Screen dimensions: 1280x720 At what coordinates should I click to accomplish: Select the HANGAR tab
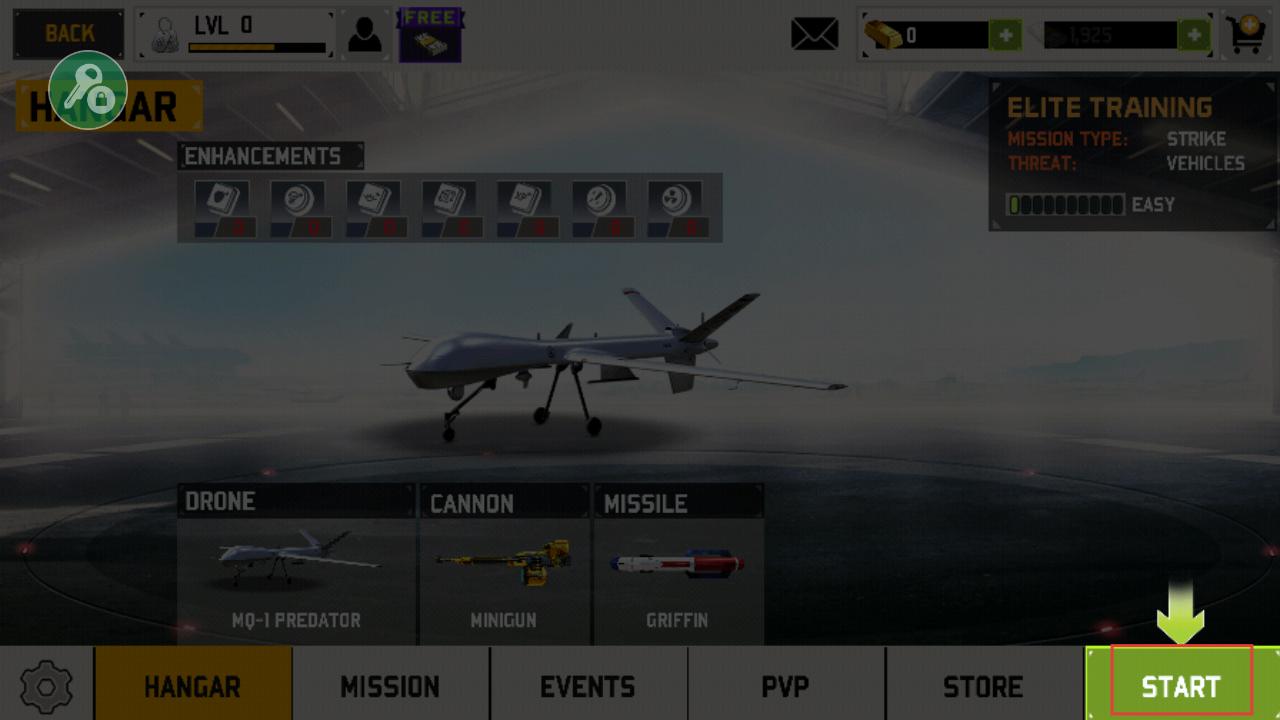tap(193, 686)
